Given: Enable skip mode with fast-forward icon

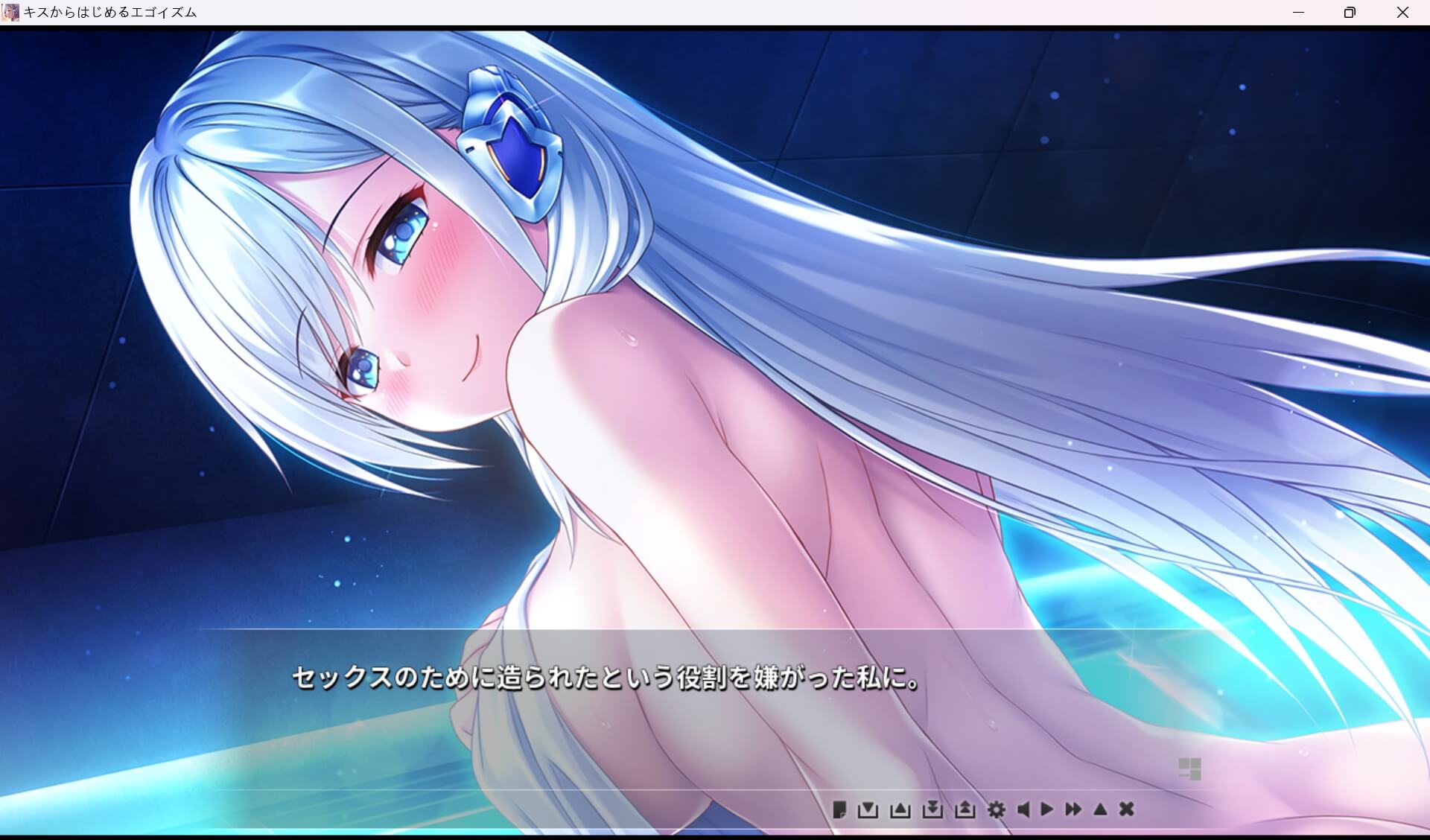Looking at the screenshot, I should point(1074,809).
